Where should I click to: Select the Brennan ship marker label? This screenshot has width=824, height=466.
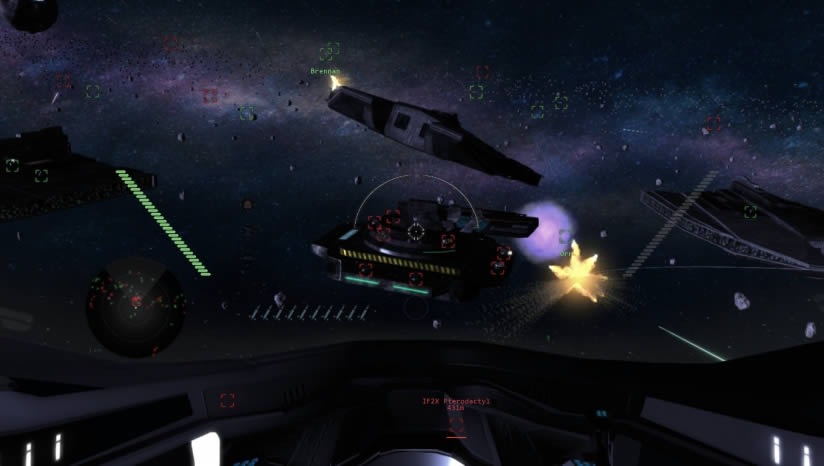[325, 72]
